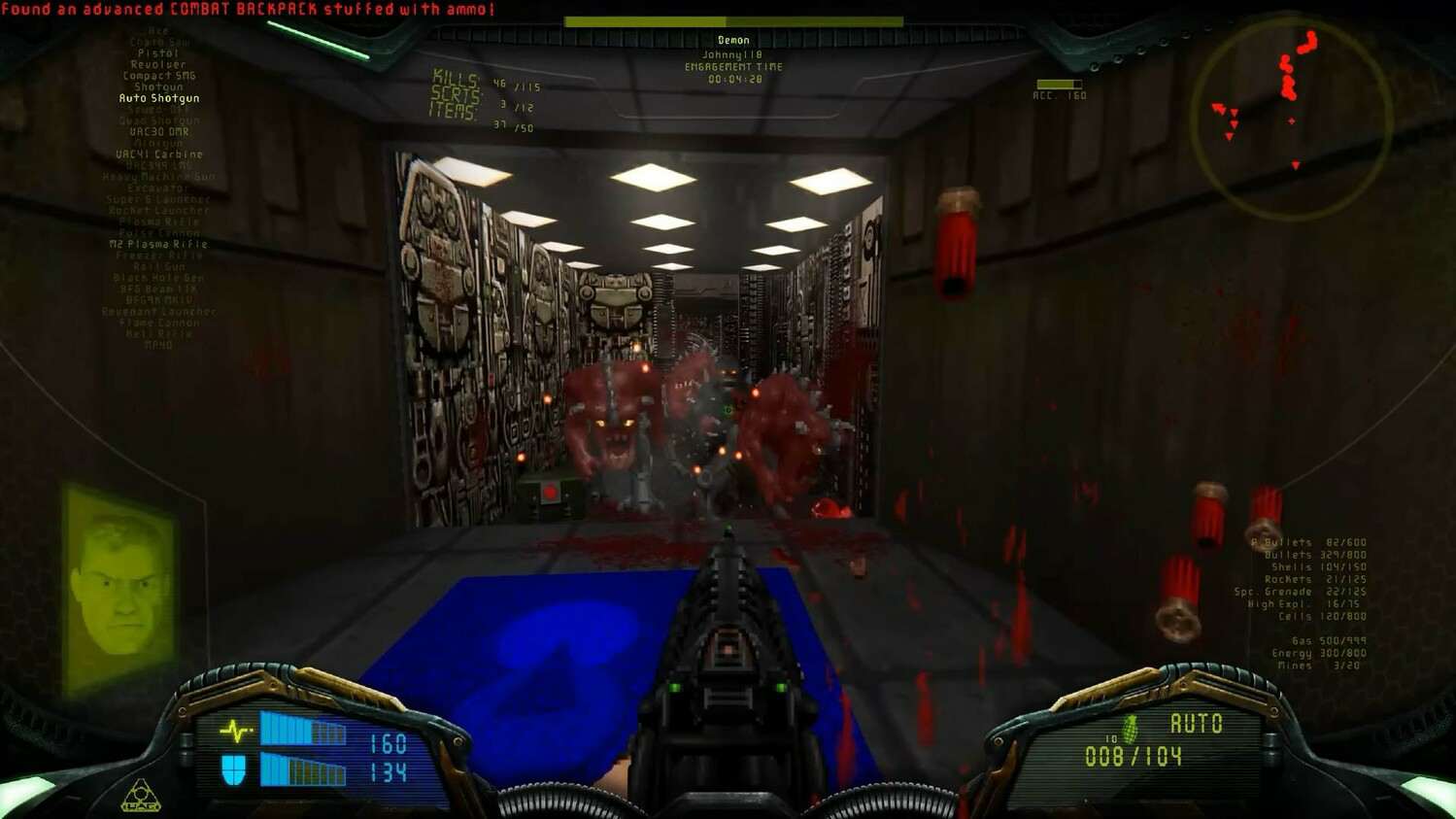Image resolution: width=1456 pixels, height=819 pixels.
Task: Click the circular radar minimap
Action: coord(1291,119)
